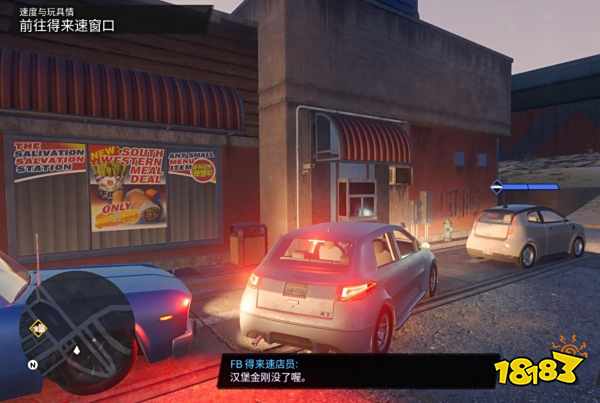
Task: Select the yellow diamond marker on minimap
Action: pos(38,328)
